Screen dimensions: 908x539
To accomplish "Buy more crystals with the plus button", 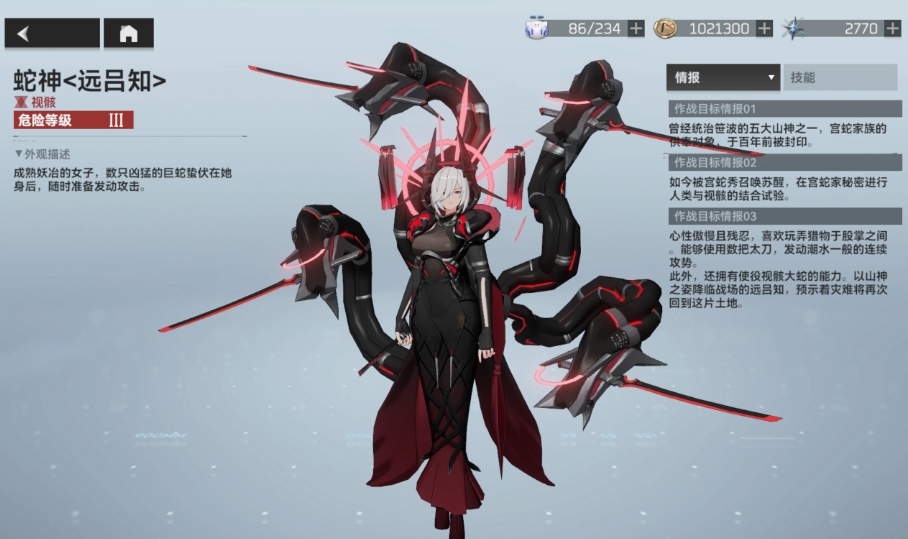I will (x=893, y=29).
